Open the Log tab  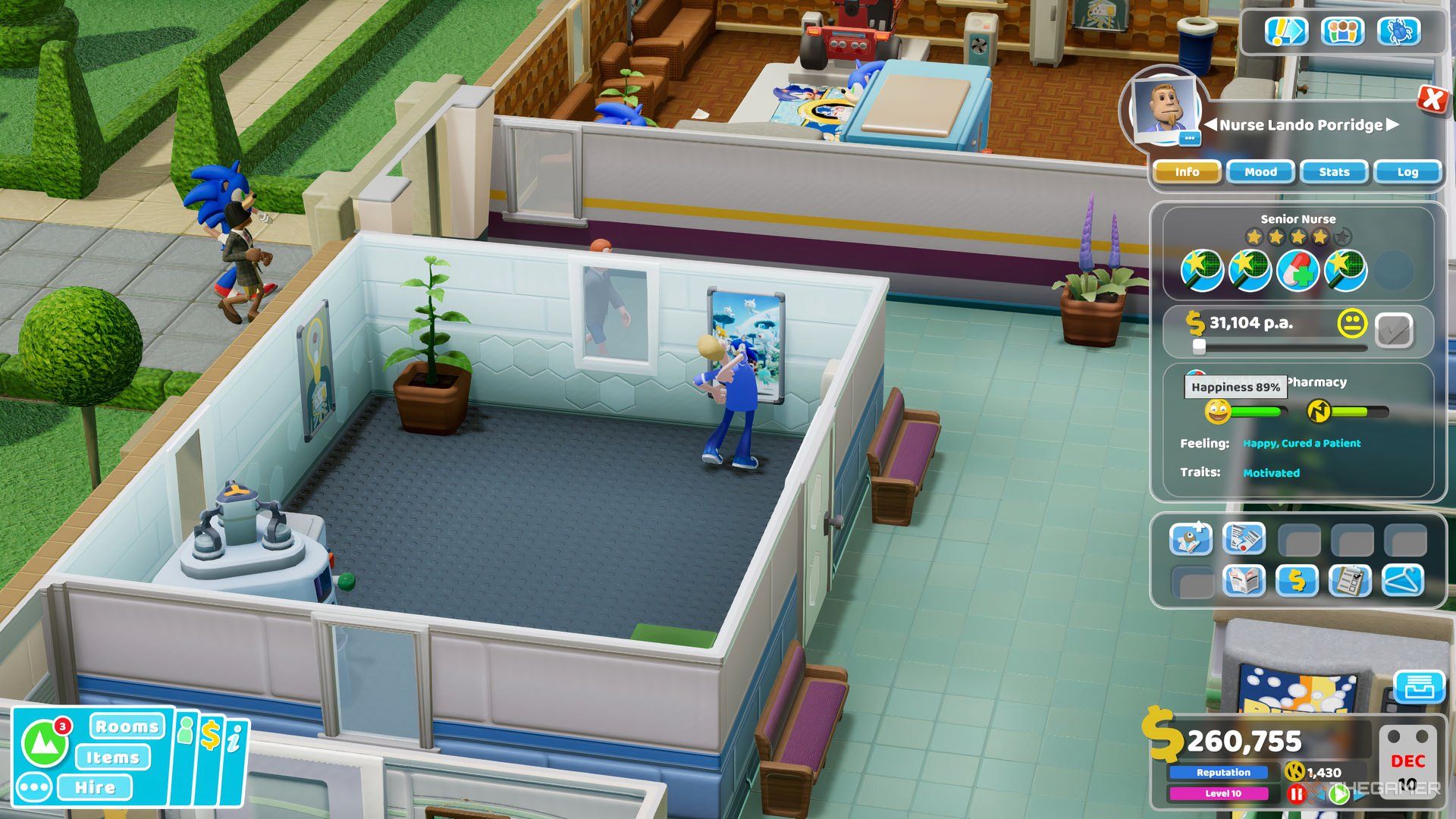click(1407, 172)
